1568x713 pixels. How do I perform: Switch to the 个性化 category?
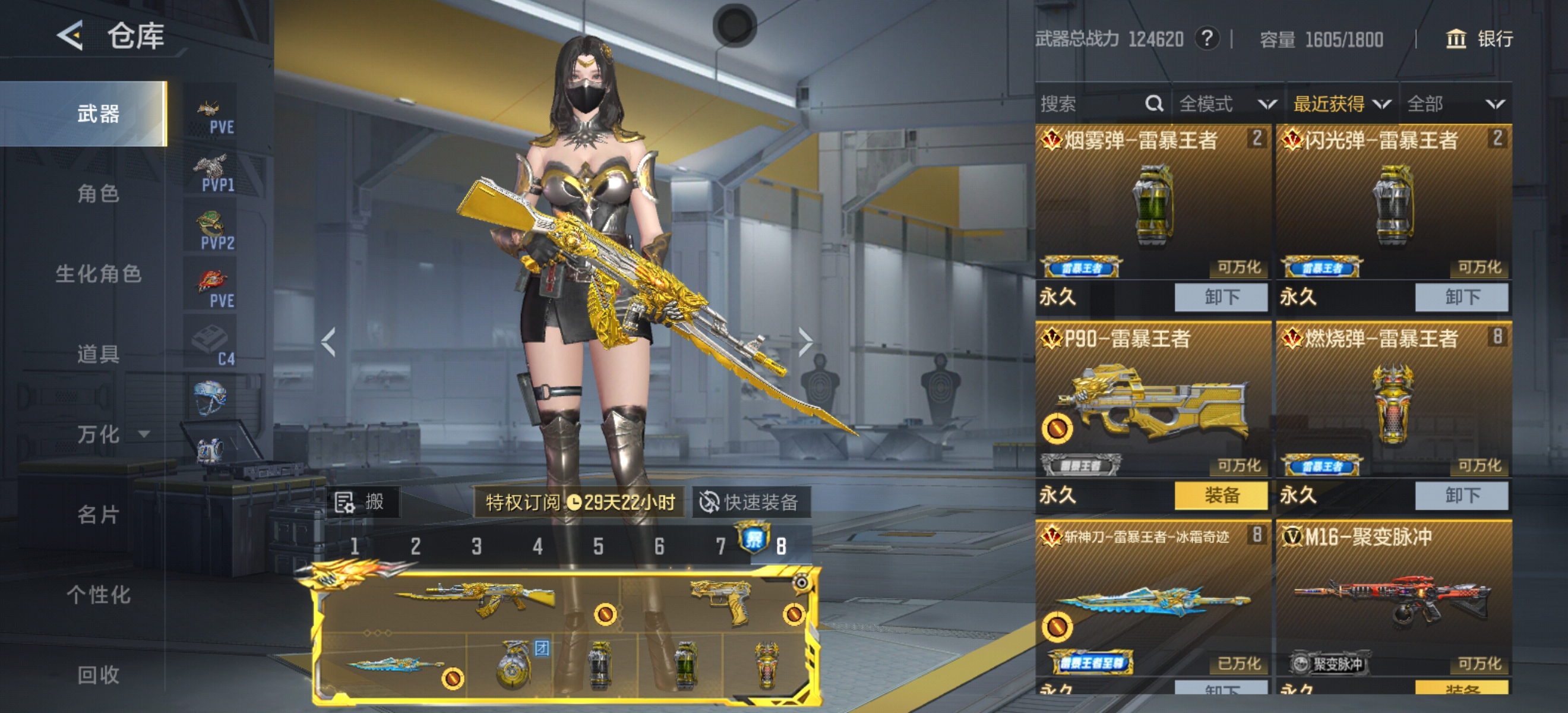pos(98,594)
